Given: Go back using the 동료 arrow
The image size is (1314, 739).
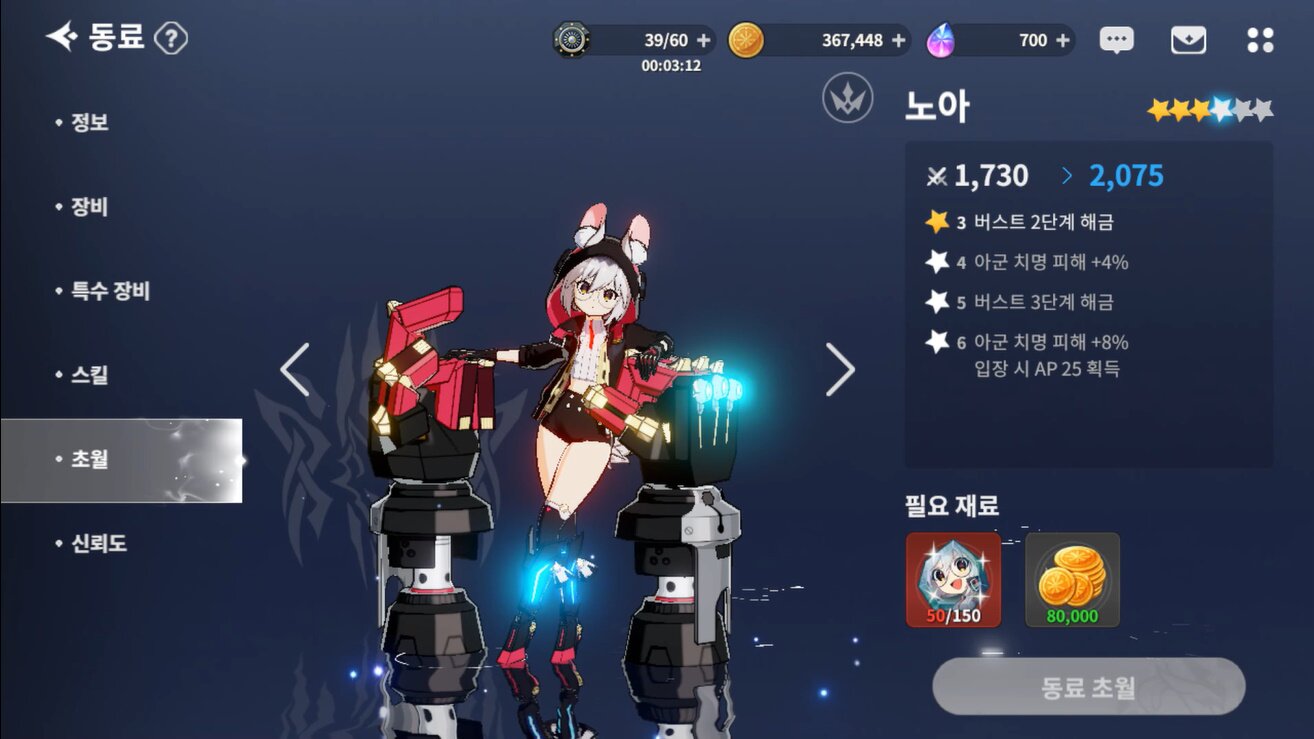Looking at the screenshot, I should 62,38.
